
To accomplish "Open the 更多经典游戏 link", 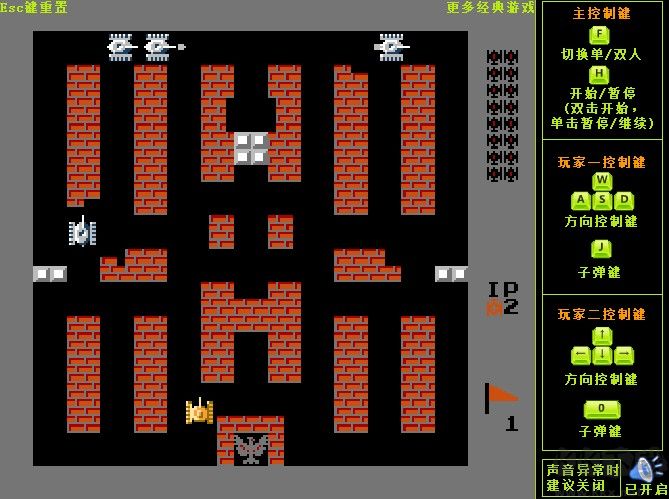I will click(x=490, y=8).
